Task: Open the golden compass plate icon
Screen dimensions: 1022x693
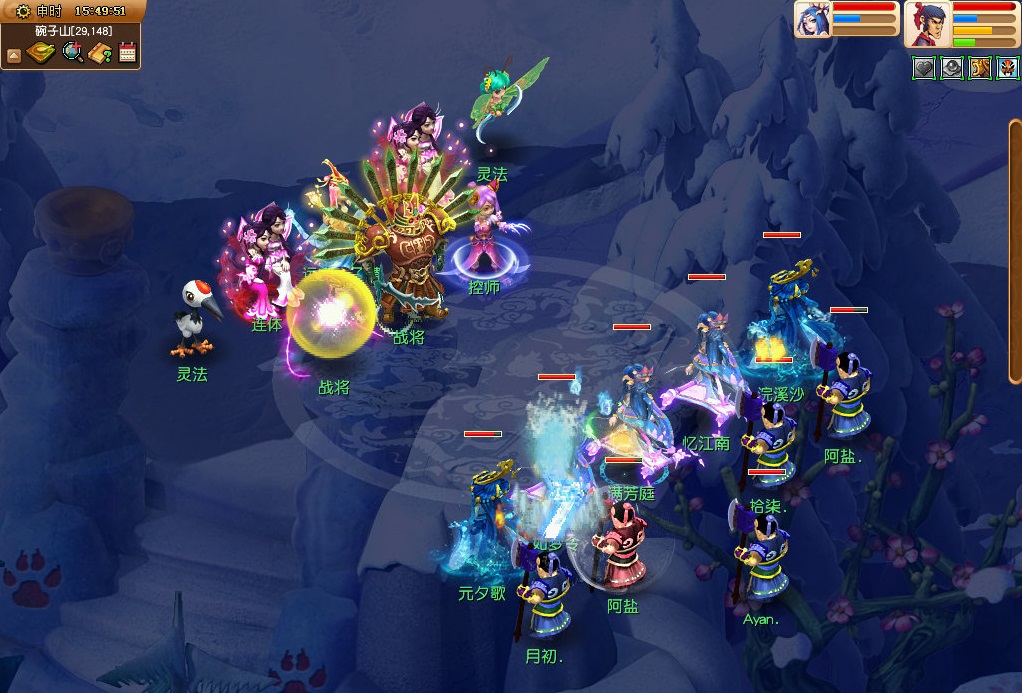Action: (x=40, y=53)
